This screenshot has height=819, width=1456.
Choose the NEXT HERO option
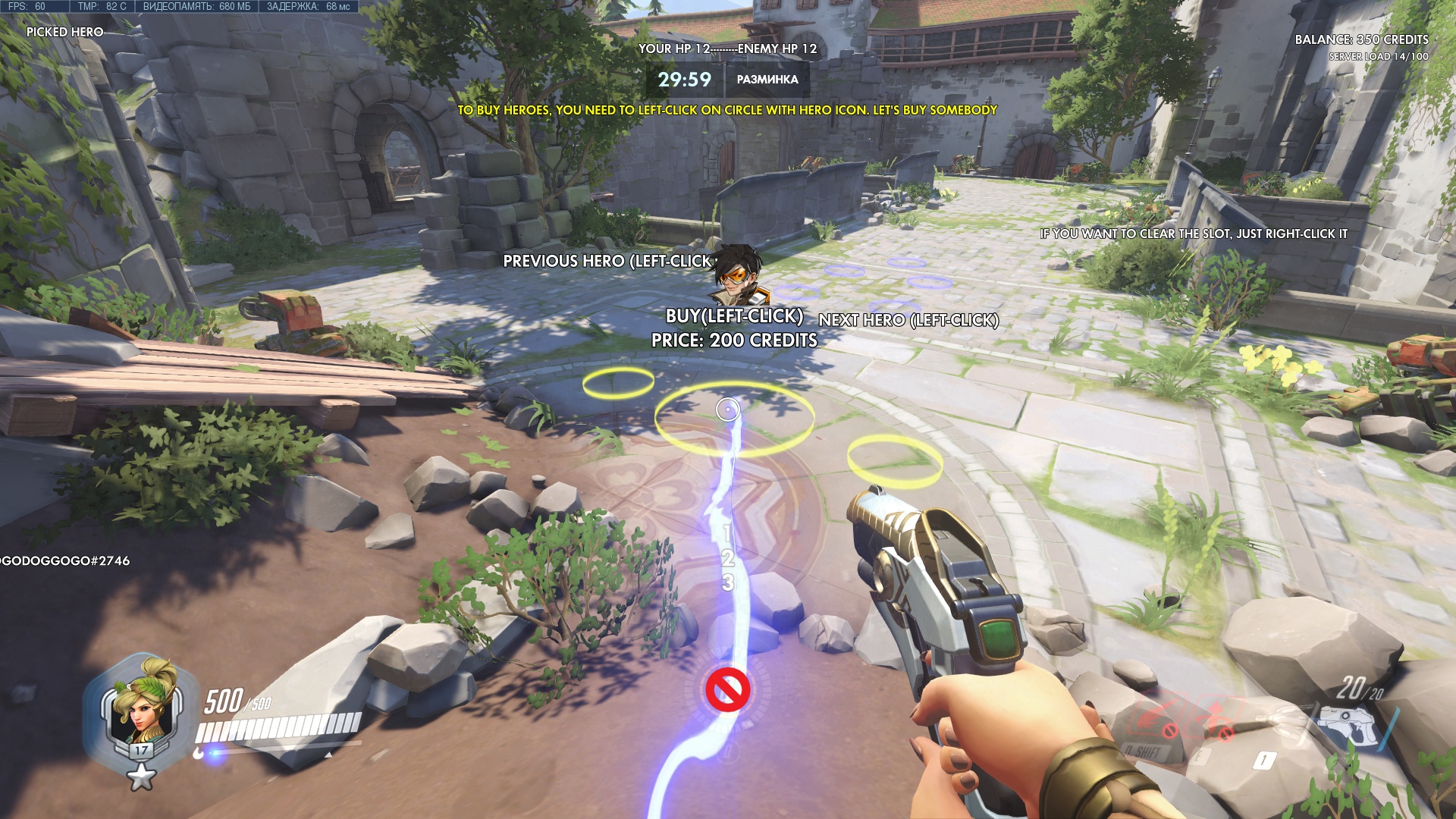pyautogui.click(x=908, y=320)
